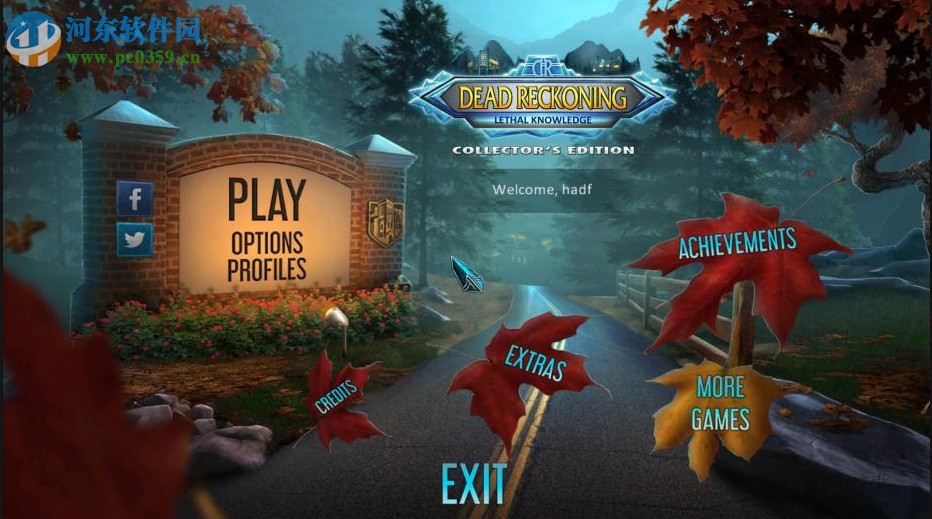Click the developer emblem on the sign pillar
The image size is (932, 519).
(x=383, y=216)
